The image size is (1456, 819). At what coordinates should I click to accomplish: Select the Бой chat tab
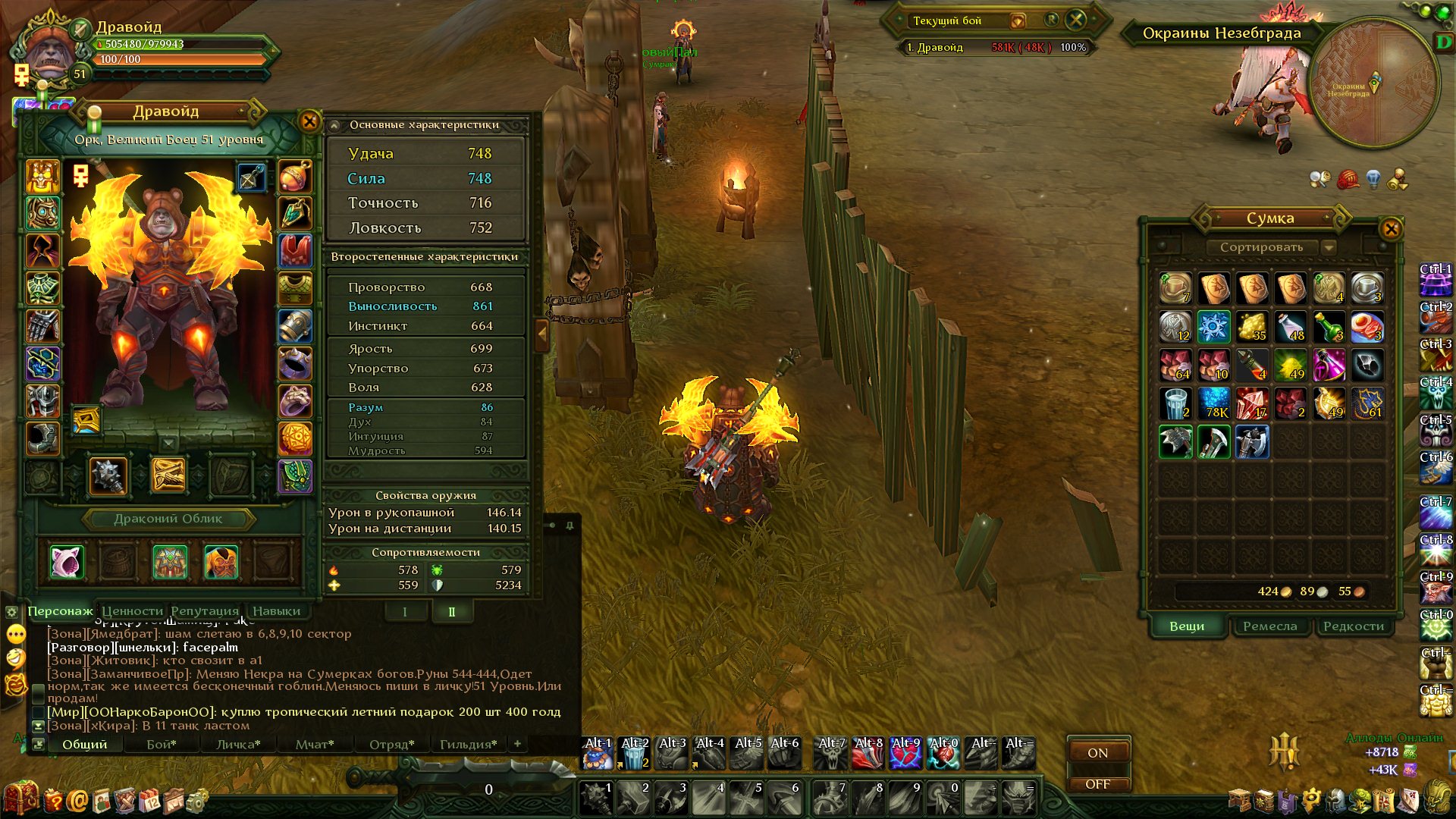(x=161, y=744)
